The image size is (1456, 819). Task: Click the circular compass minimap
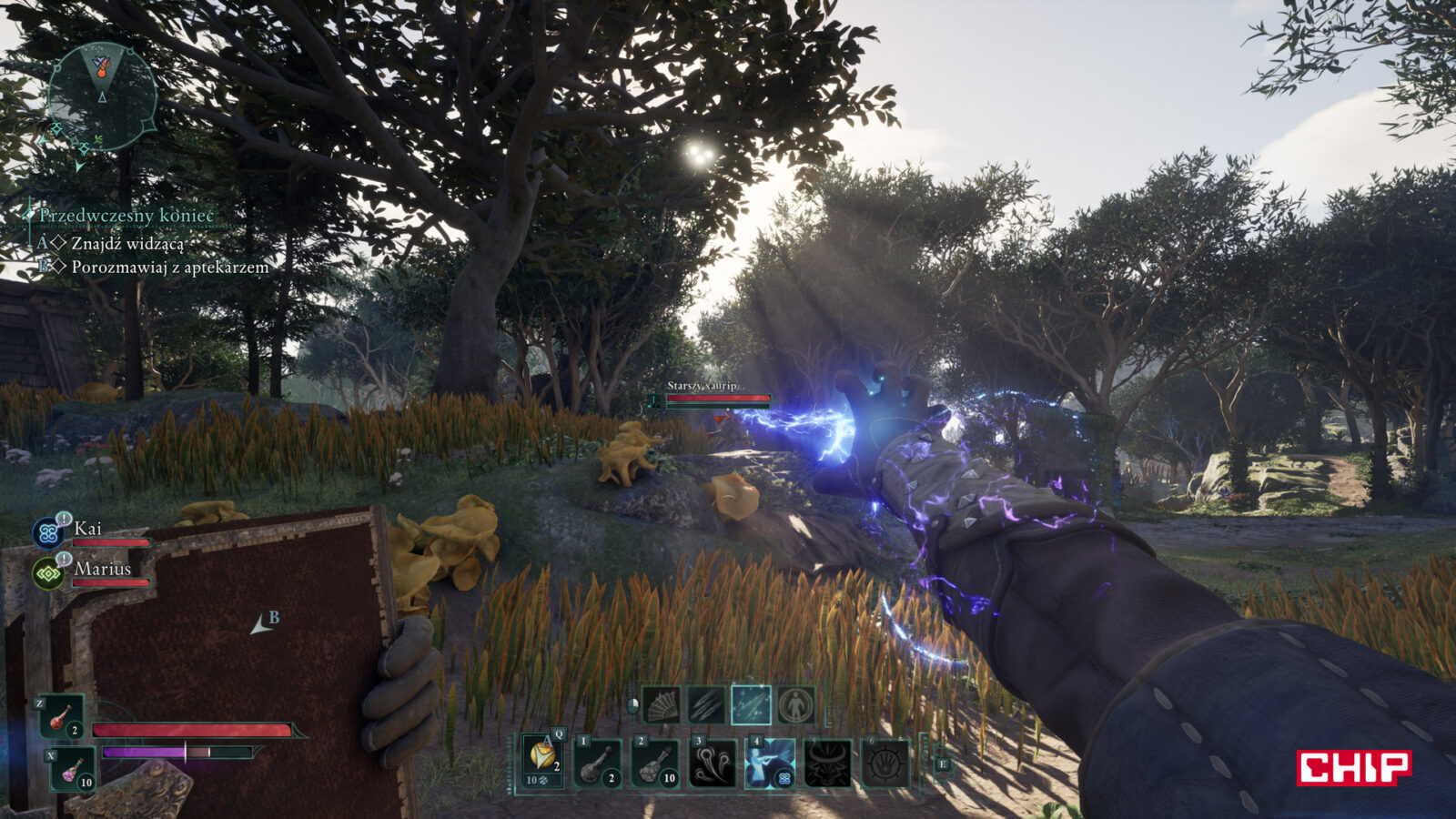(102, 97)
